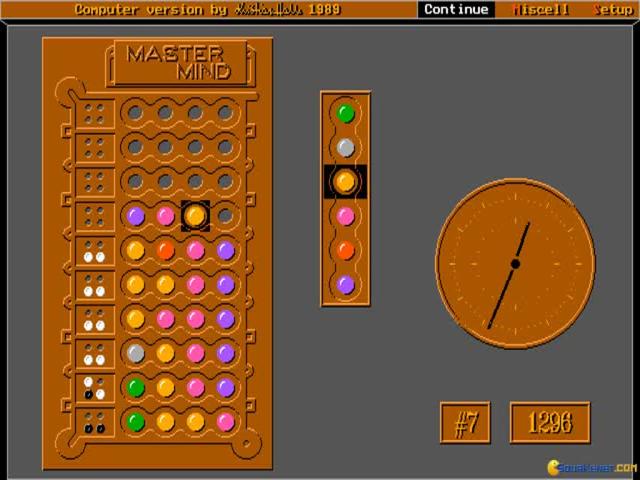Open the Miscell menu
The image size is (640, 480).
point(540,9)
